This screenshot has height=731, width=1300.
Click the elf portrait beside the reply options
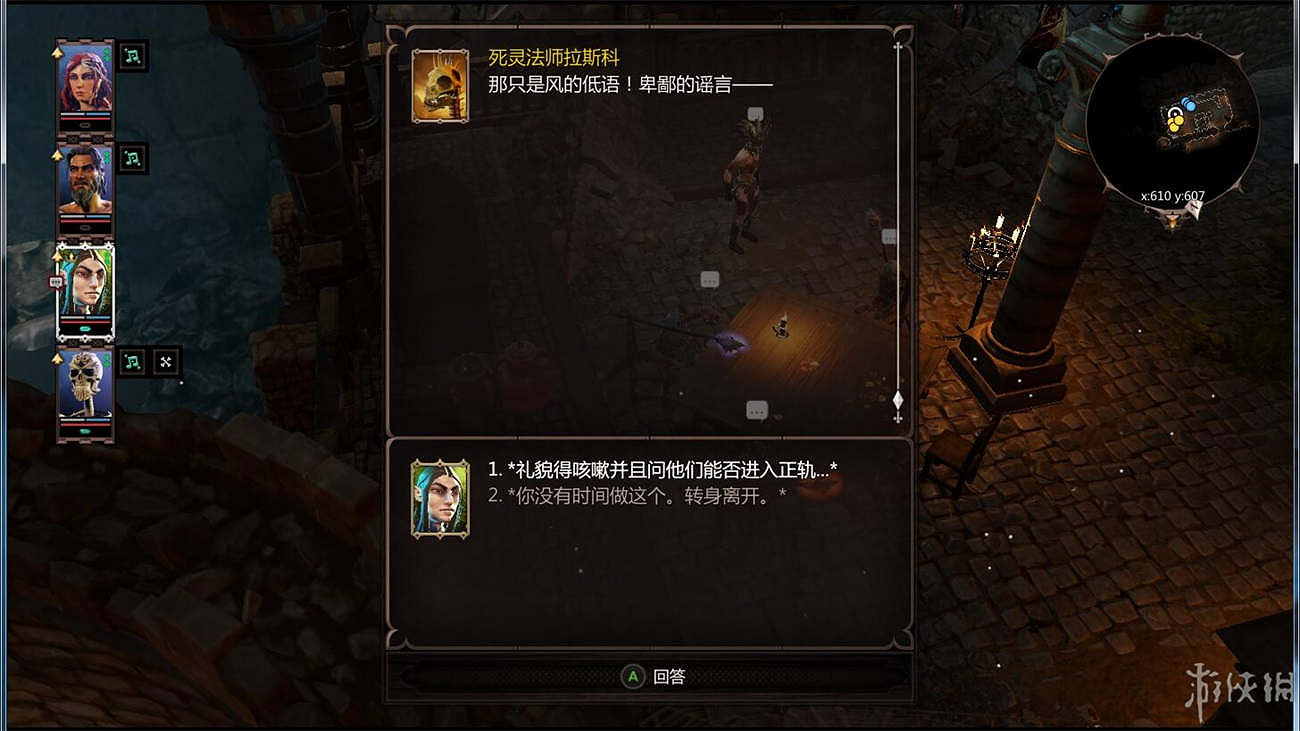coord(441,496)
